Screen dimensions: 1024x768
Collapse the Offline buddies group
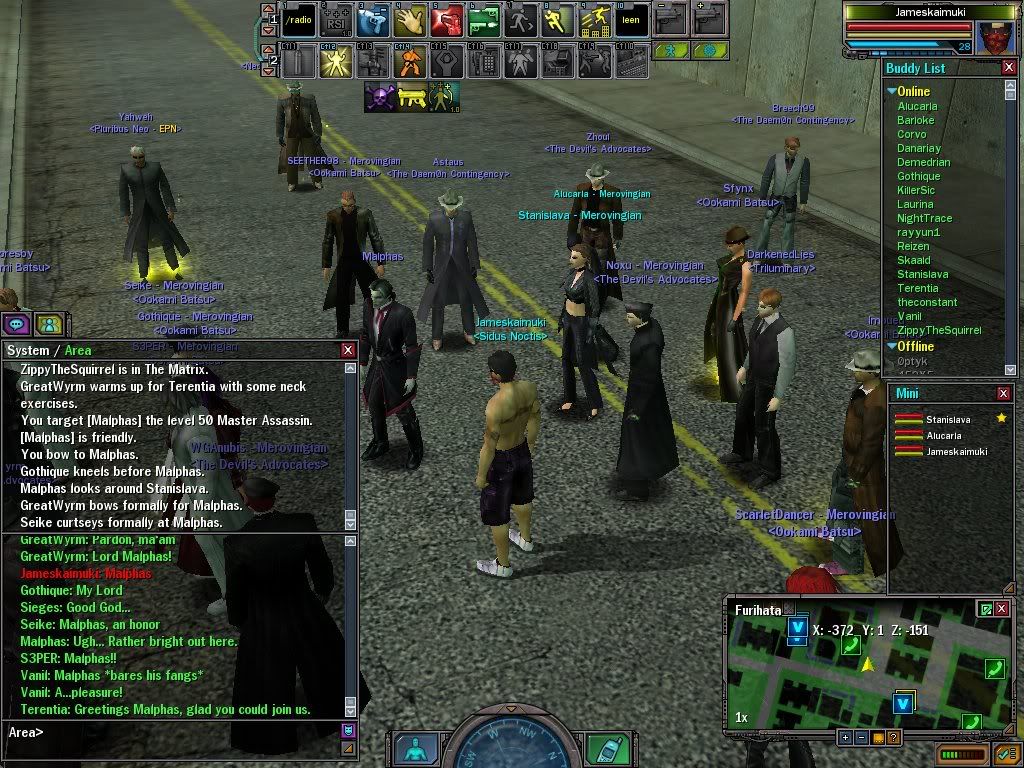(x=892, y=347)
